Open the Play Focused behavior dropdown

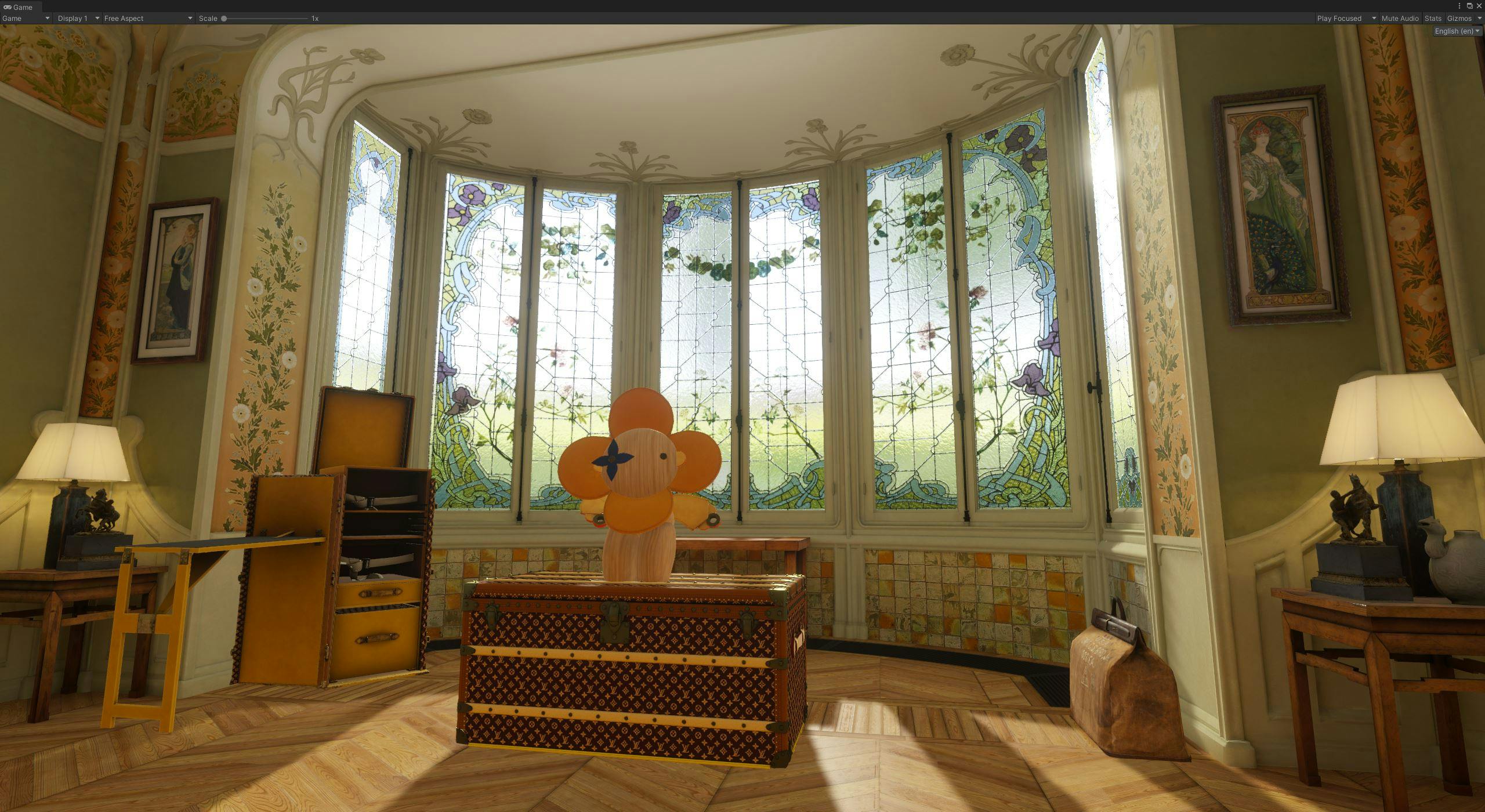pos(1340,18)
